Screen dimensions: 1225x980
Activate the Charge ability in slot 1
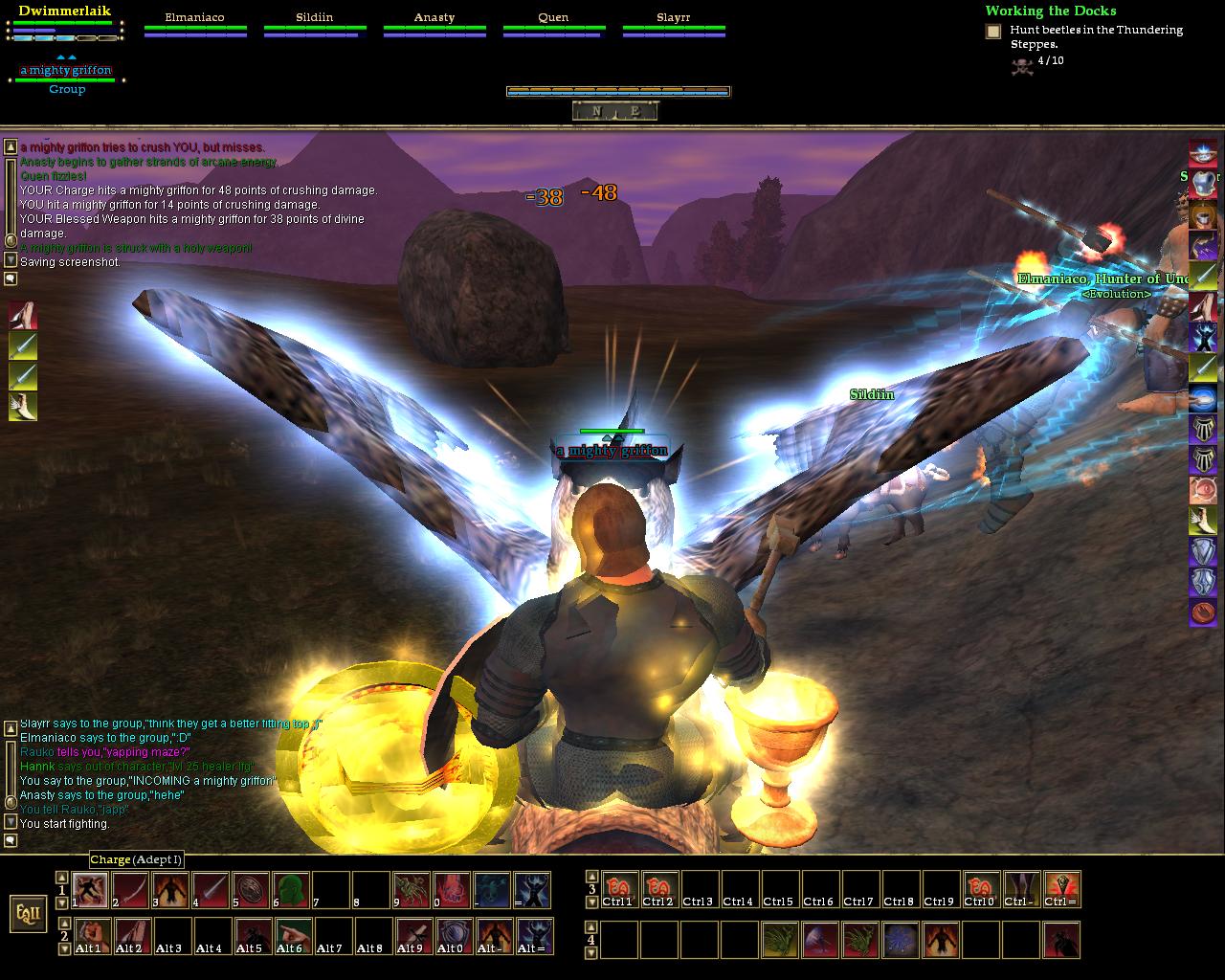(90, 890)
